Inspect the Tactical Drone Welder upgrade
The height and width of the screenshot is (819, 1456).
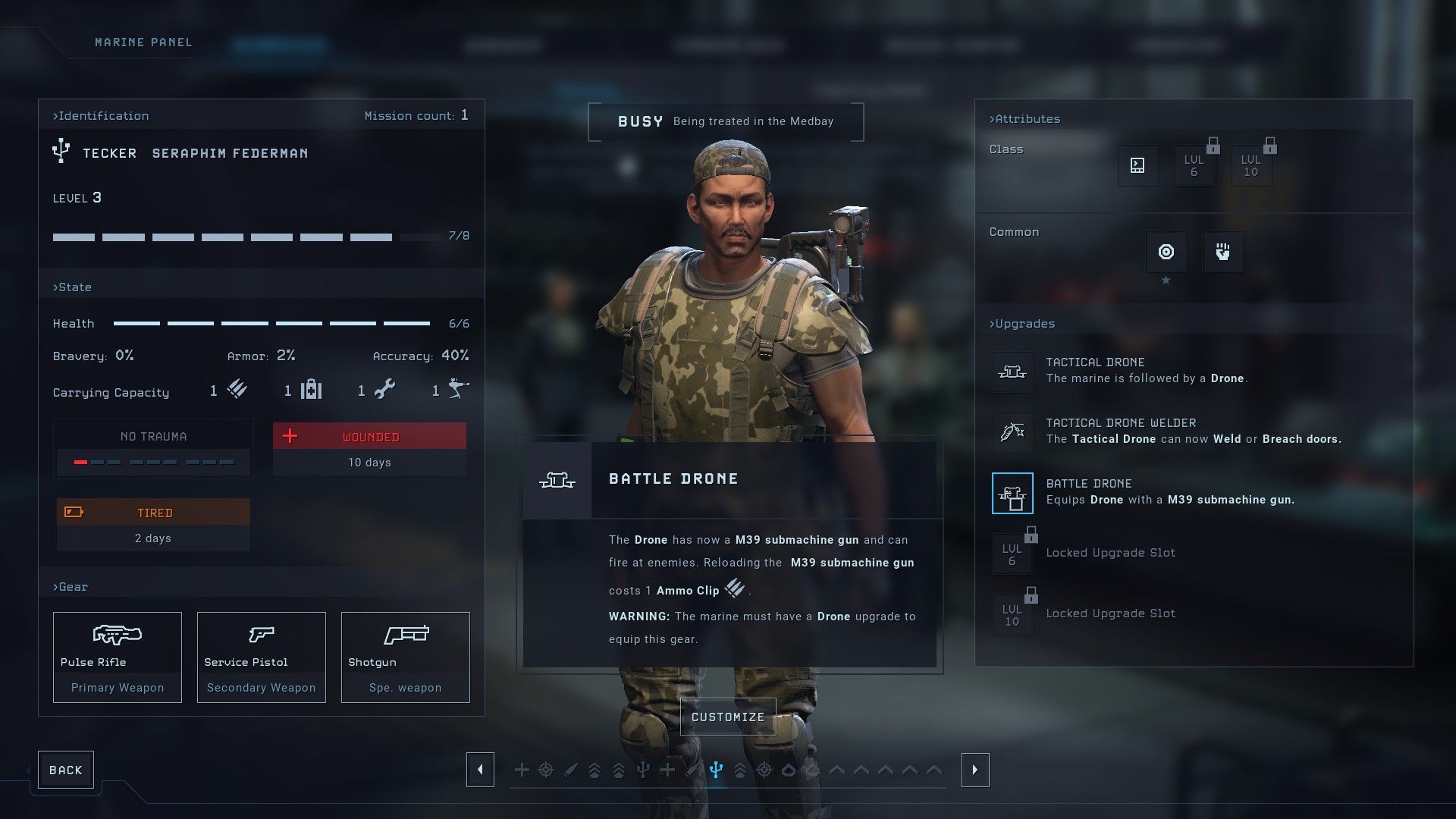1012,432
